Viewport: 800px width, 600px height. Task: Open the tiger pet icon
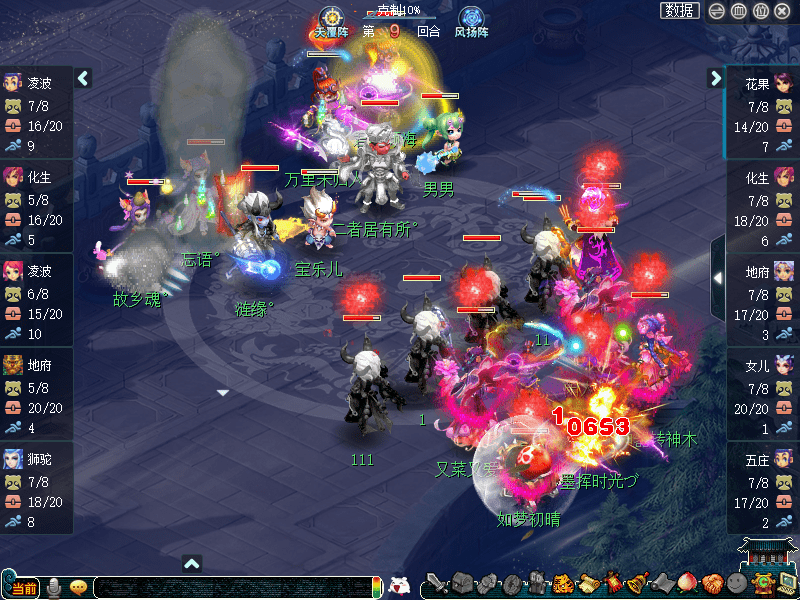click(563, 583)
